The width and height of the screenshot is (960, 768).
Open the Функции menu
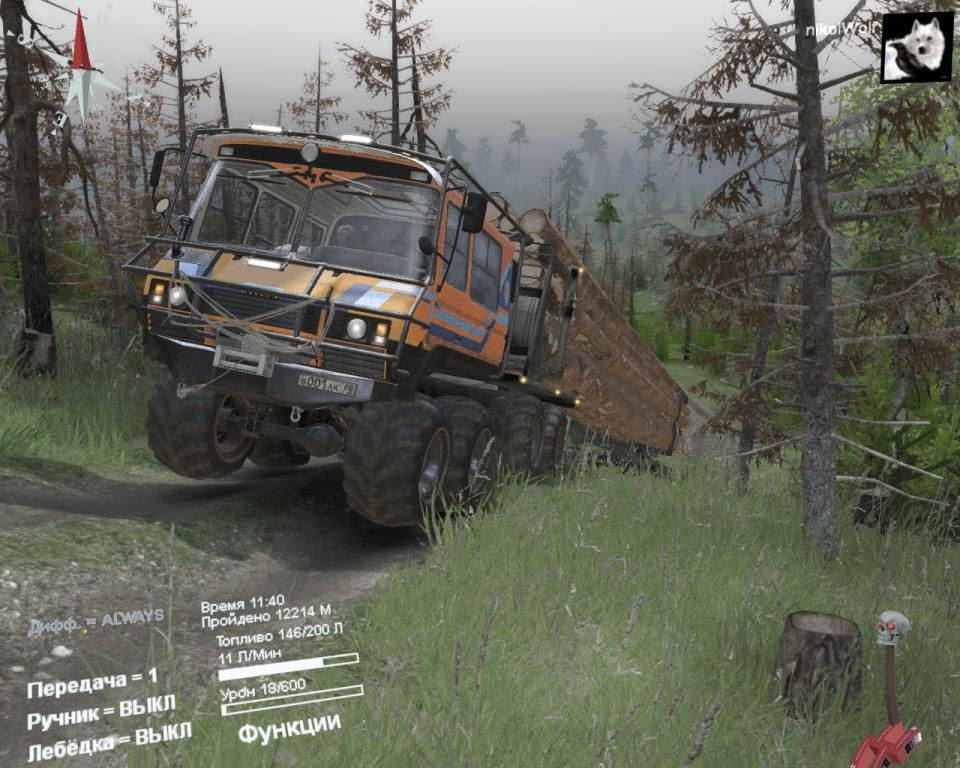pyautogui.click(x=289, y=728)
